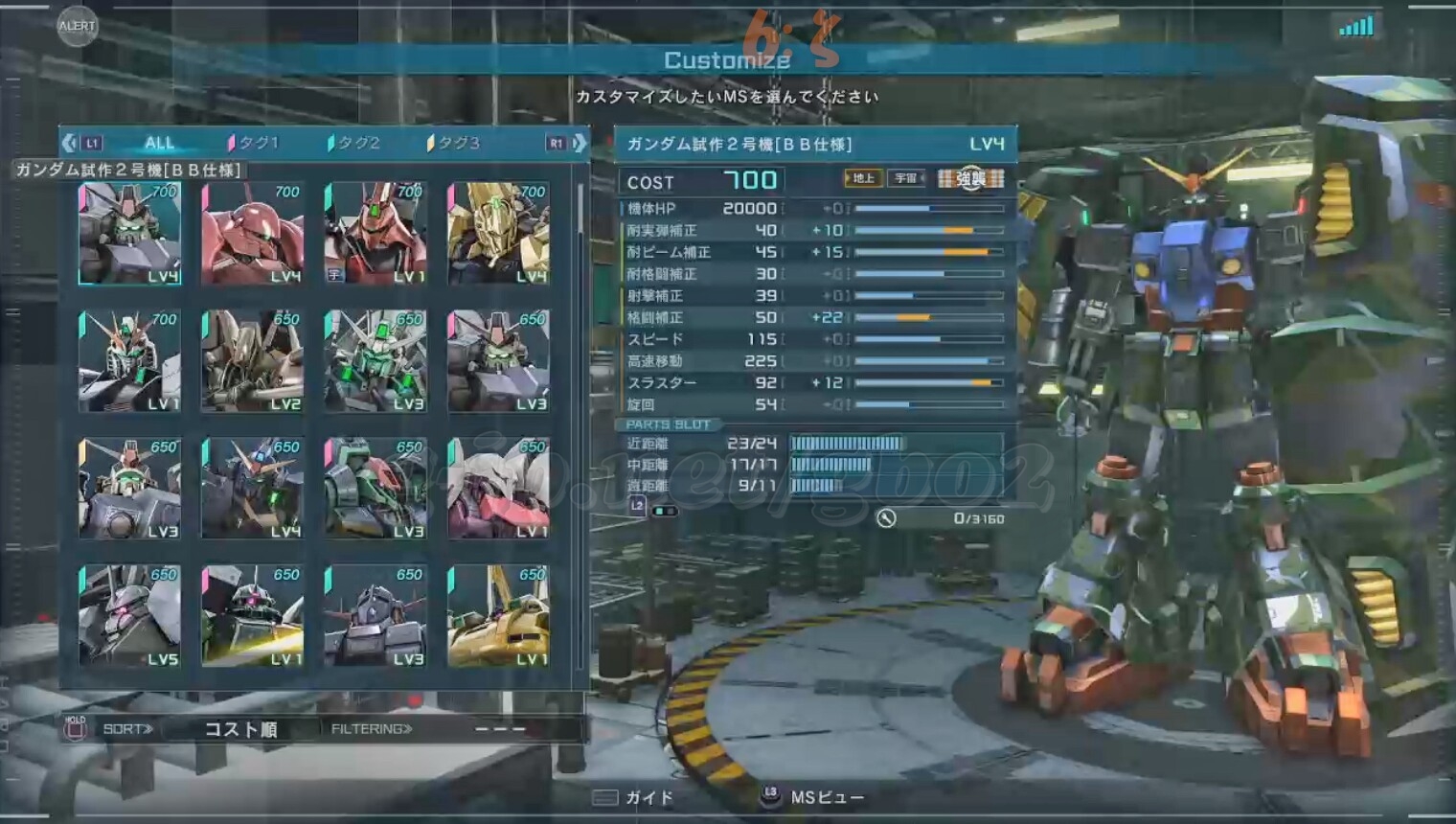Select the grey mono-eye 650 LV5 unit
Image resolution: width=1456 pixels, height=824 pixels.
(x=129, y=615)
